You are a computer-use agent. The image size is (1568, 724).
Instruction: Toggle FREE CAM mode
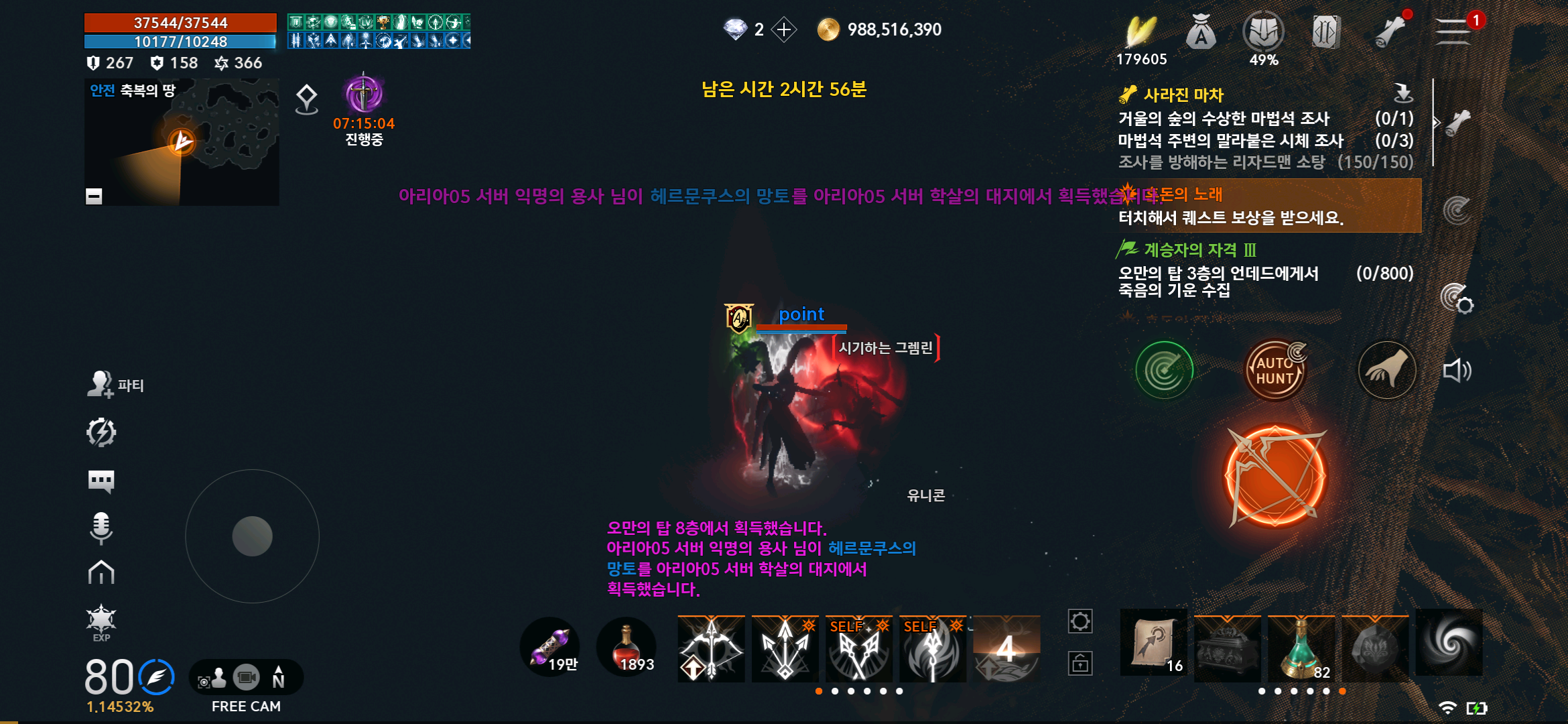click(245, 678)
